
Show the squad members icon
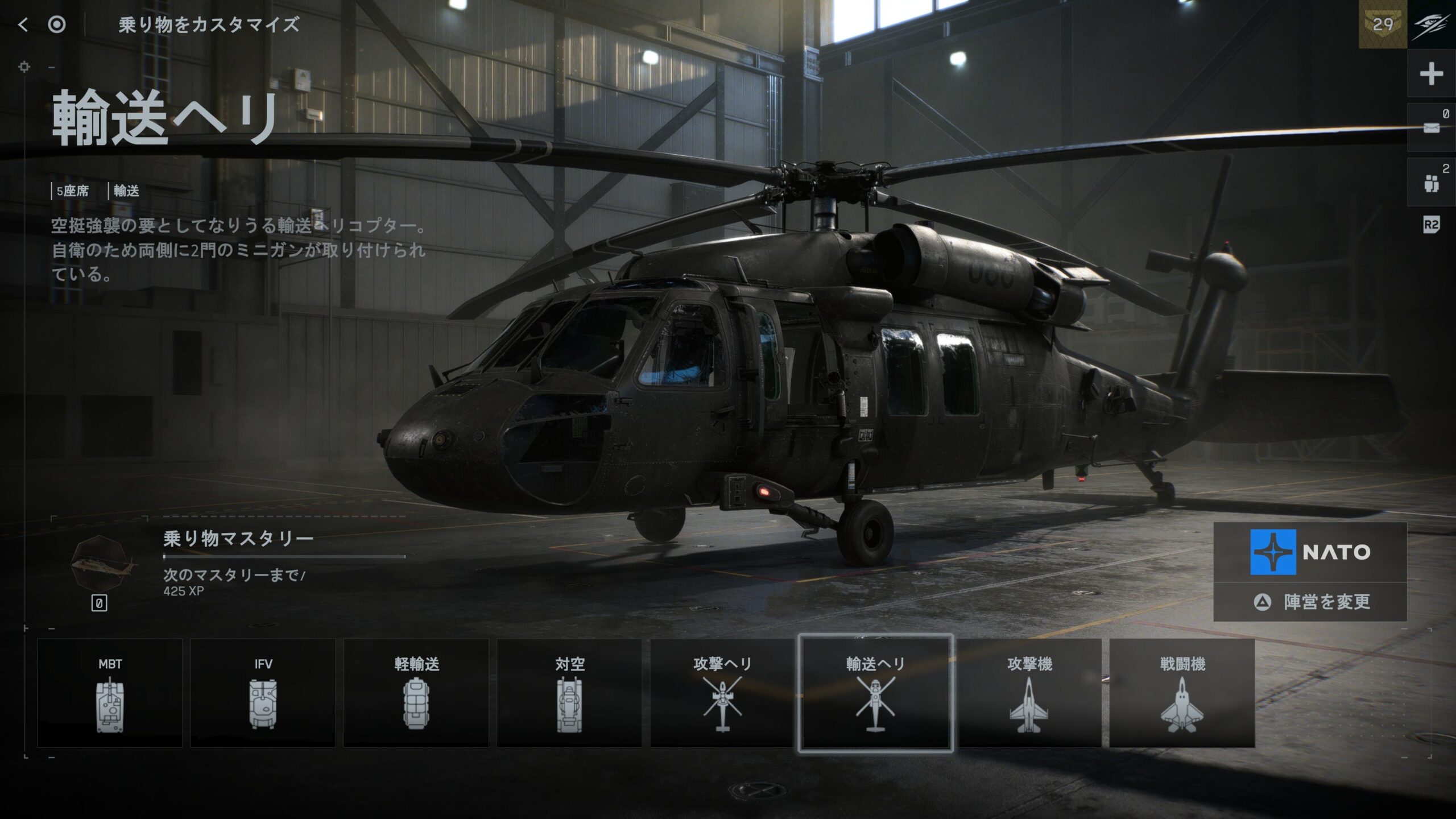(1431, 183)
